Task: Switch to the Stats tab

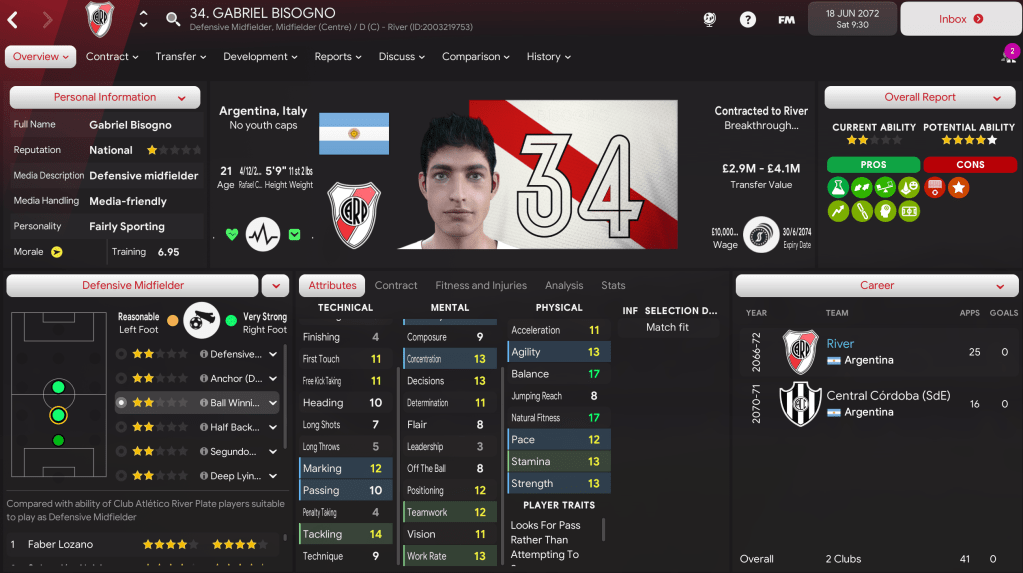Action: point(613,286)
